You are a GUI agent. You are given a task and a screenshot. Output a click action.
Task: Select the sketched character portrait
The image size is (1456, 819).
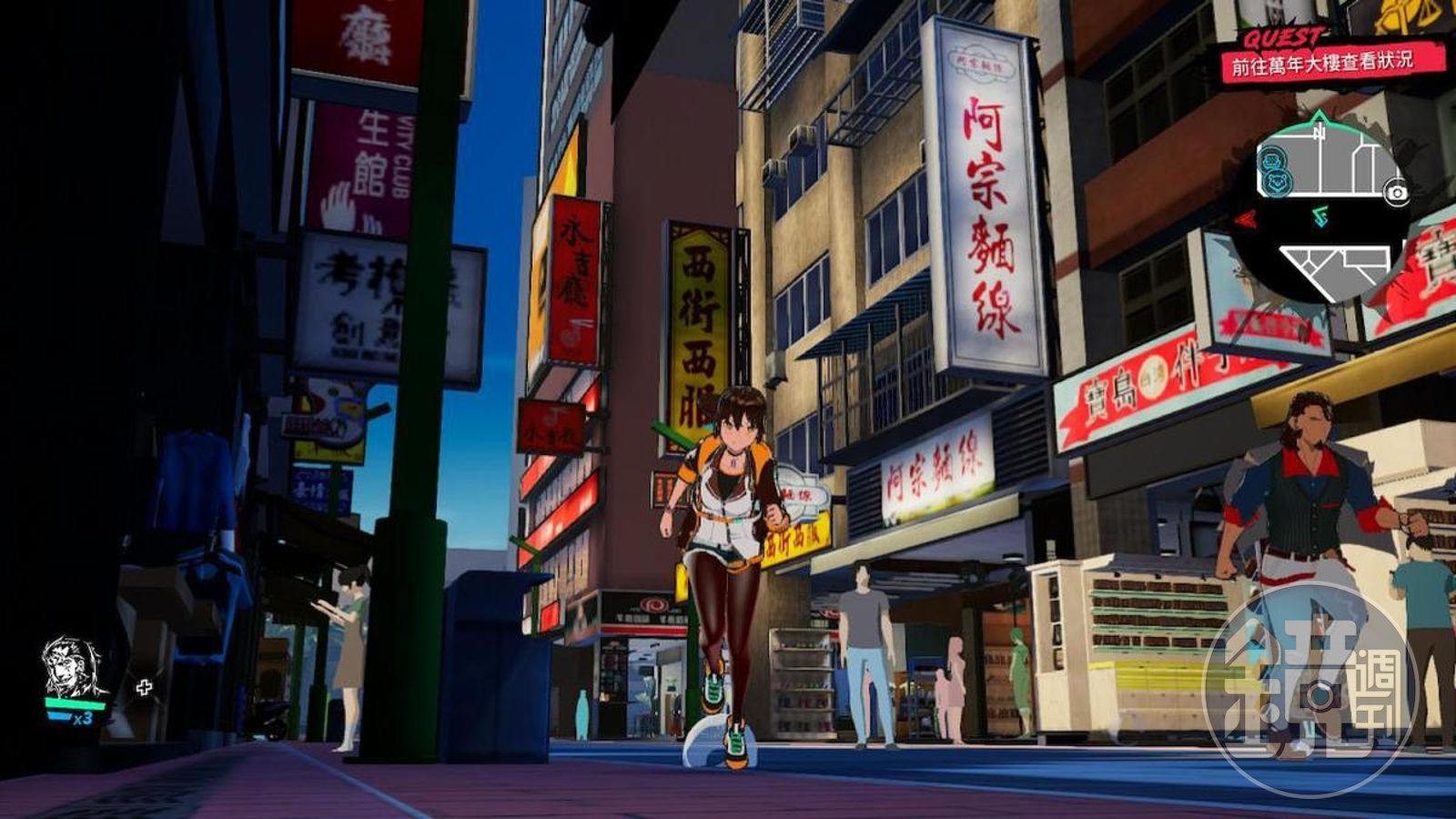[73, 667]
